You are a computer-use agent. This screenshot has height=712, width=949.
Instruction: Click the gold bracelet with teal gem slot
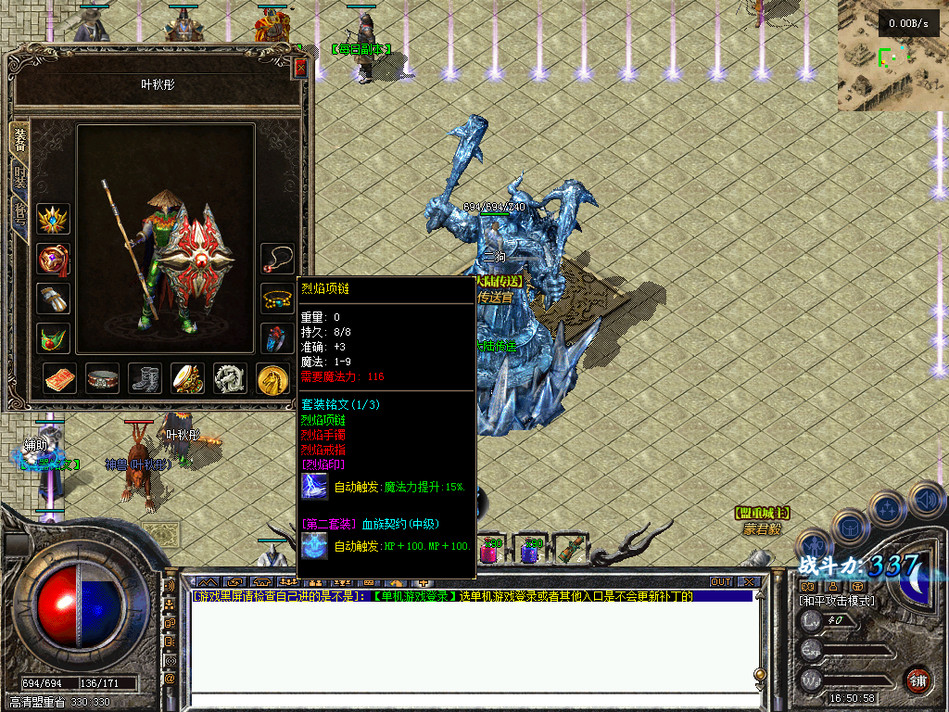(277, 298)
